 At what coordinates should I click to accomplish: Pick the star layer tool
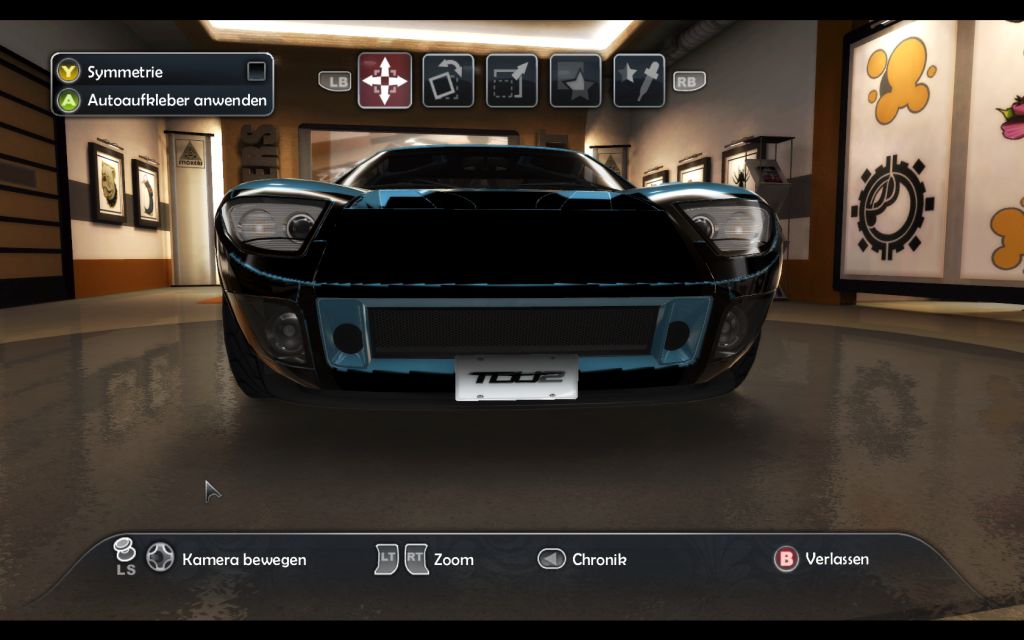tap(575, 80)
